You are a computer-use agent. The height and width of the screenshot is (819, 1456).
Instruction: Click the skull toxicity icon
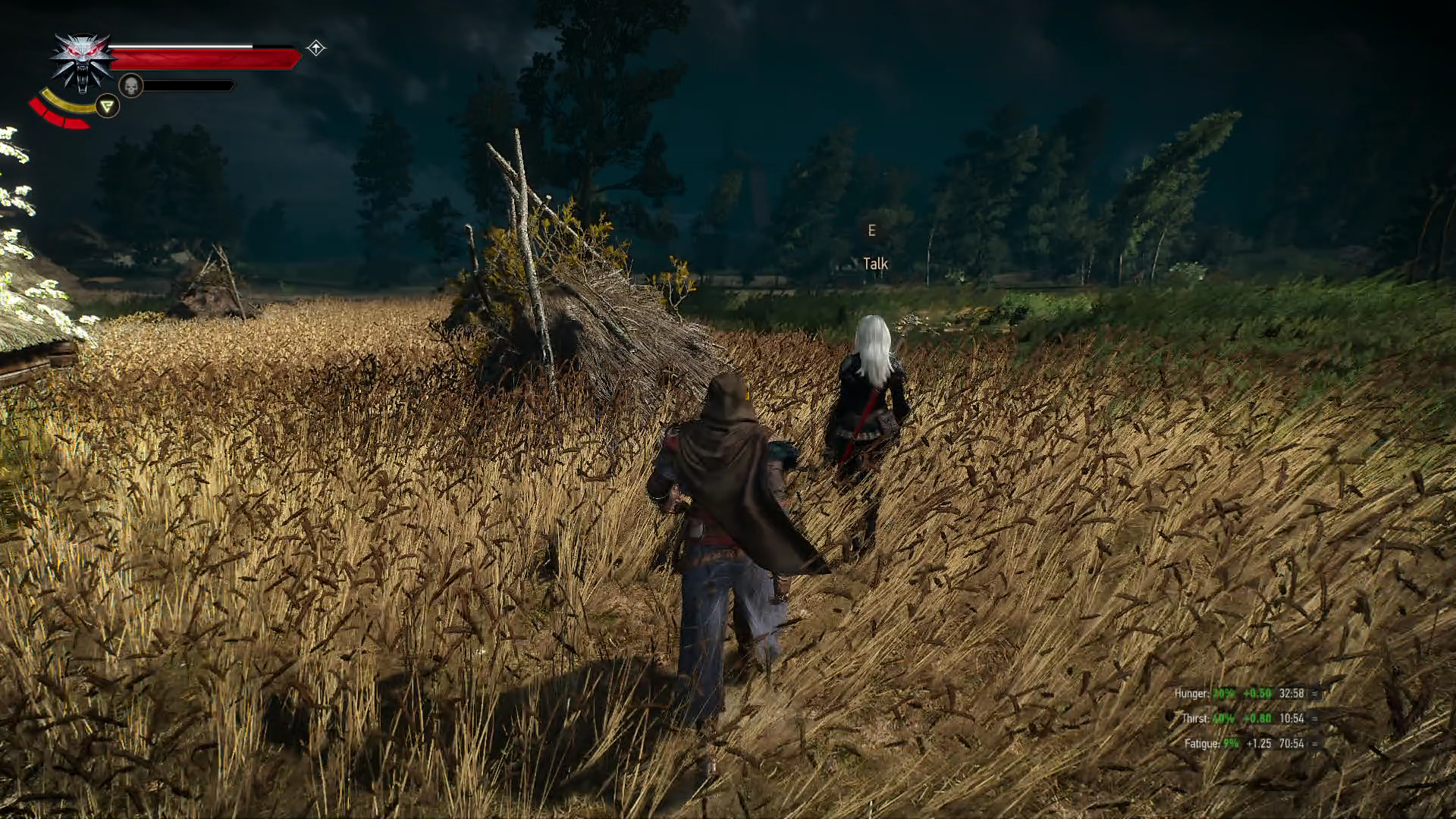click(x=131, y=86)
